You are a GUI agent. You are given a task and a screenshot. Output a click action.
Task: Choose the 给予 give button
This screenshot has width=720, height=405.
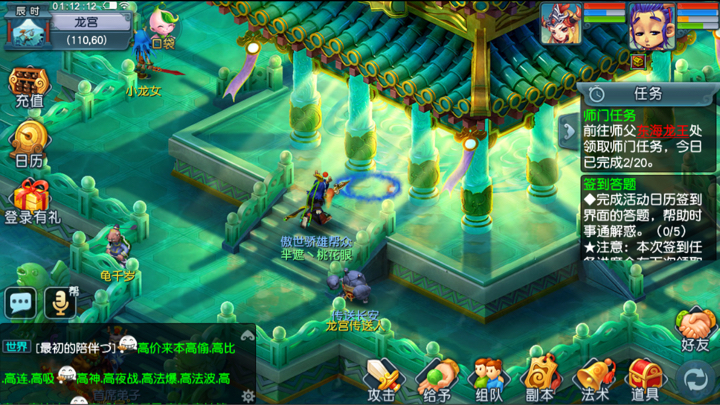point(435,378)
